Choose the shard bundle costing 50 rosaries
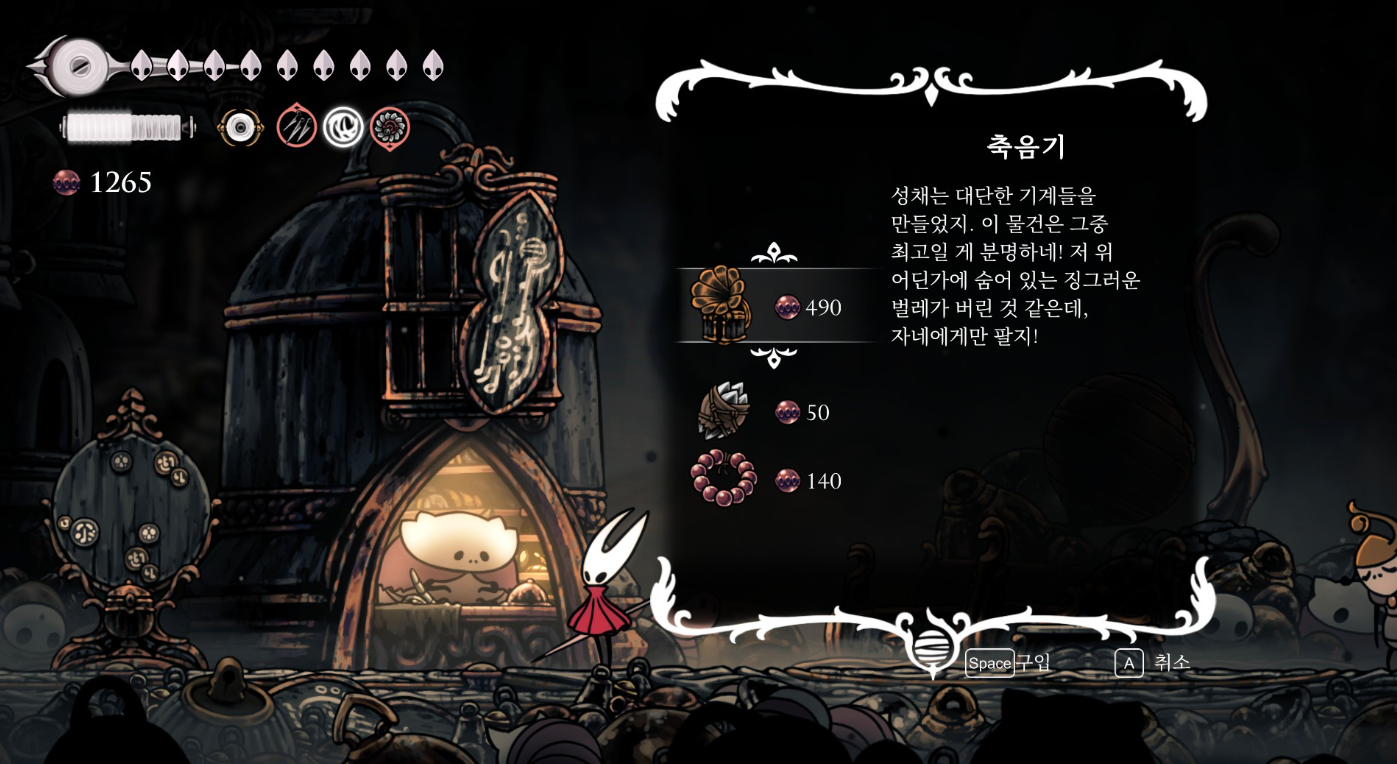Image resolution: width=1397 pixels, height=764 pixels. click(x=722, y=411)
